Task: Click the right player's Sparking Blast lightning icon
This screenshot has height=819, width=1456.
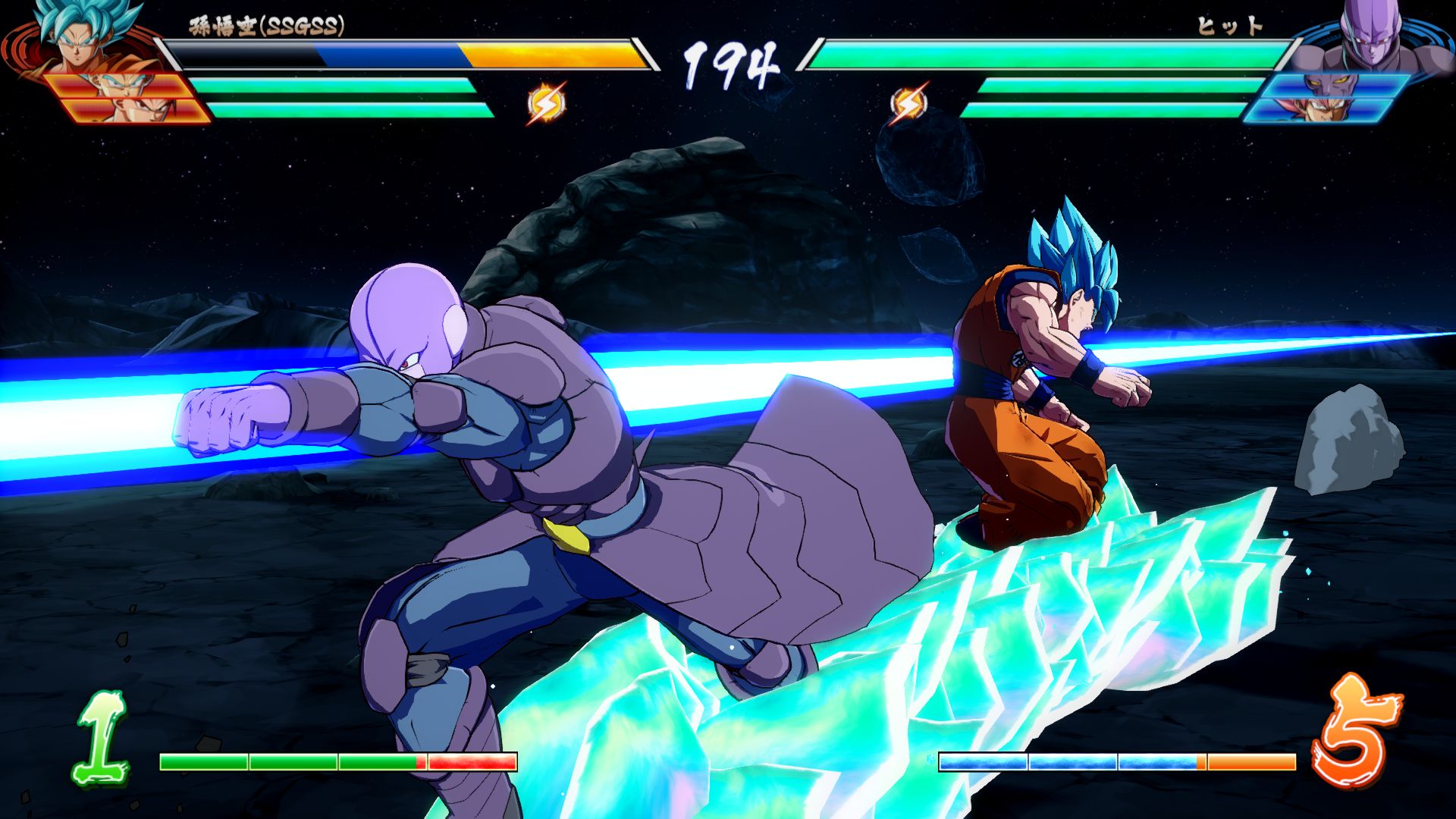Action: (x=909, y=103)
